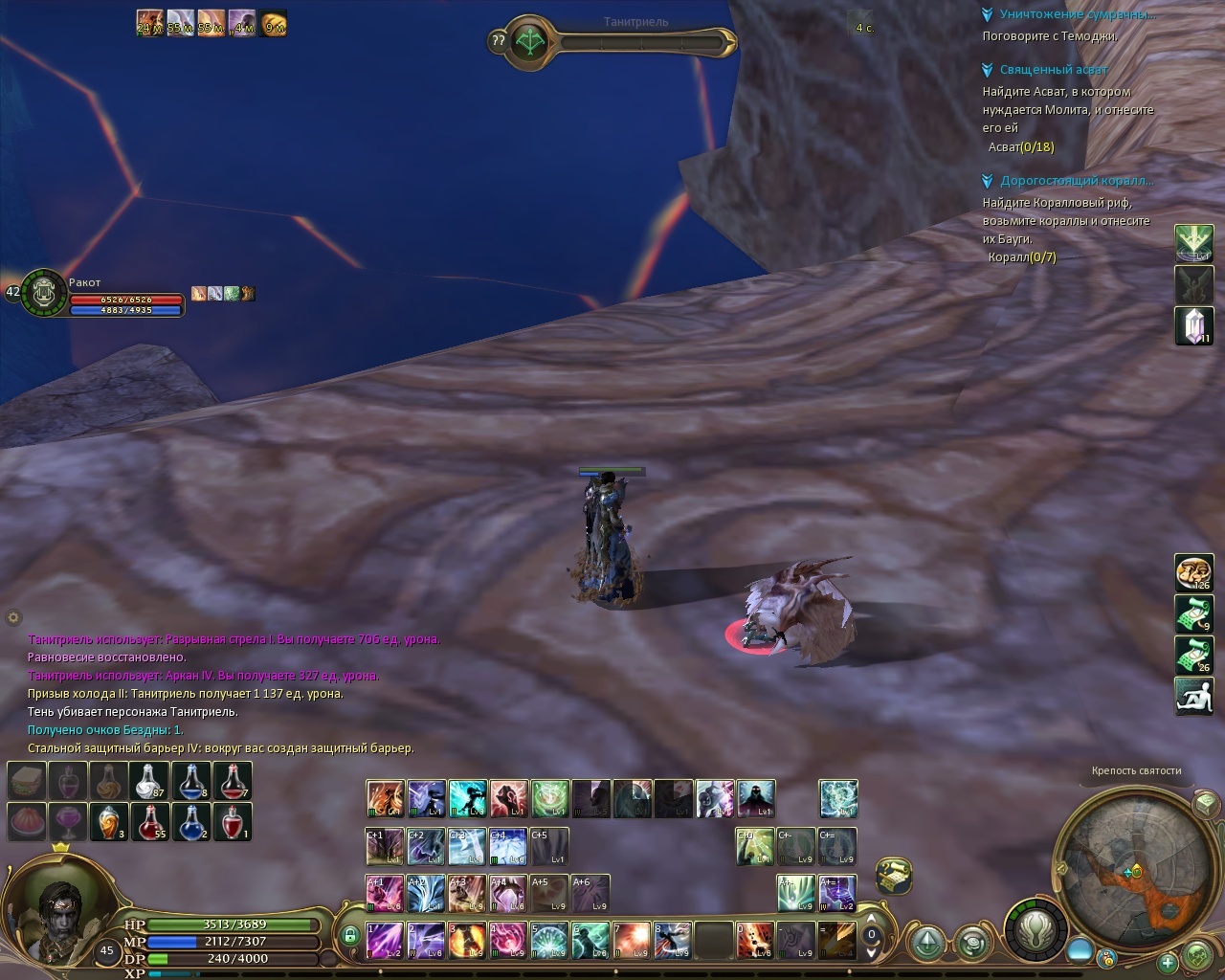
Task: Activate the skill in hotbar slot 1
Action: coord(385,941)
